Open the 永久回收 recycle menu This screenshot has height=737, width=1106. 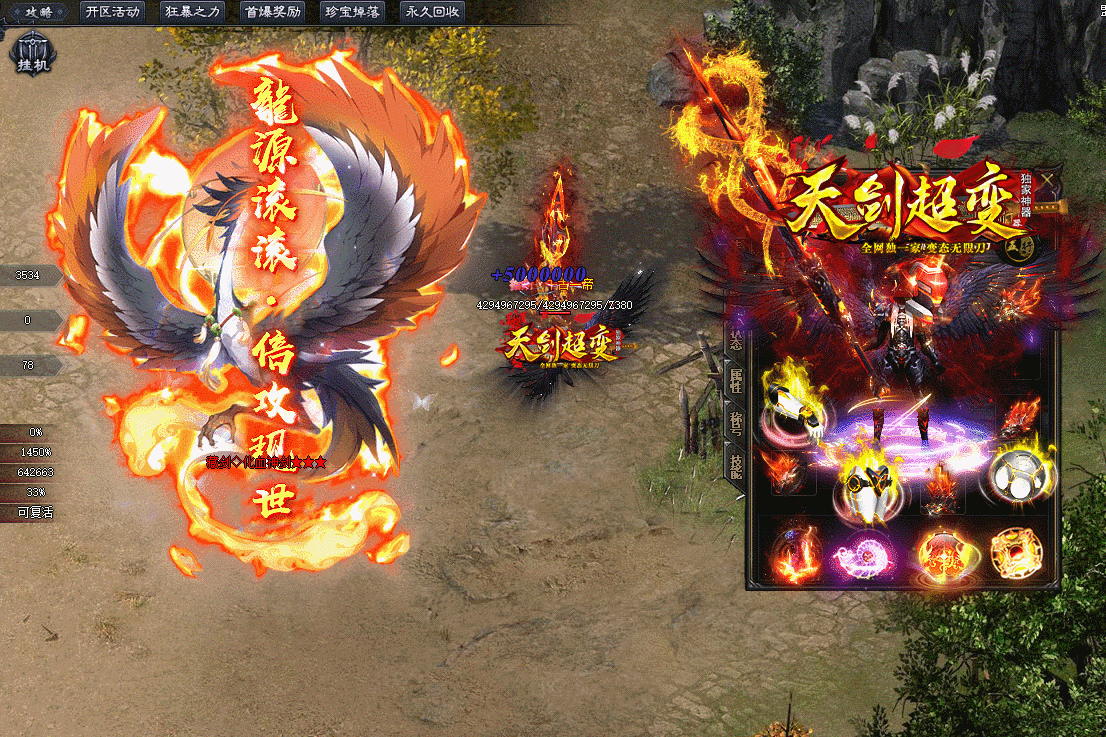click(434, 12)
